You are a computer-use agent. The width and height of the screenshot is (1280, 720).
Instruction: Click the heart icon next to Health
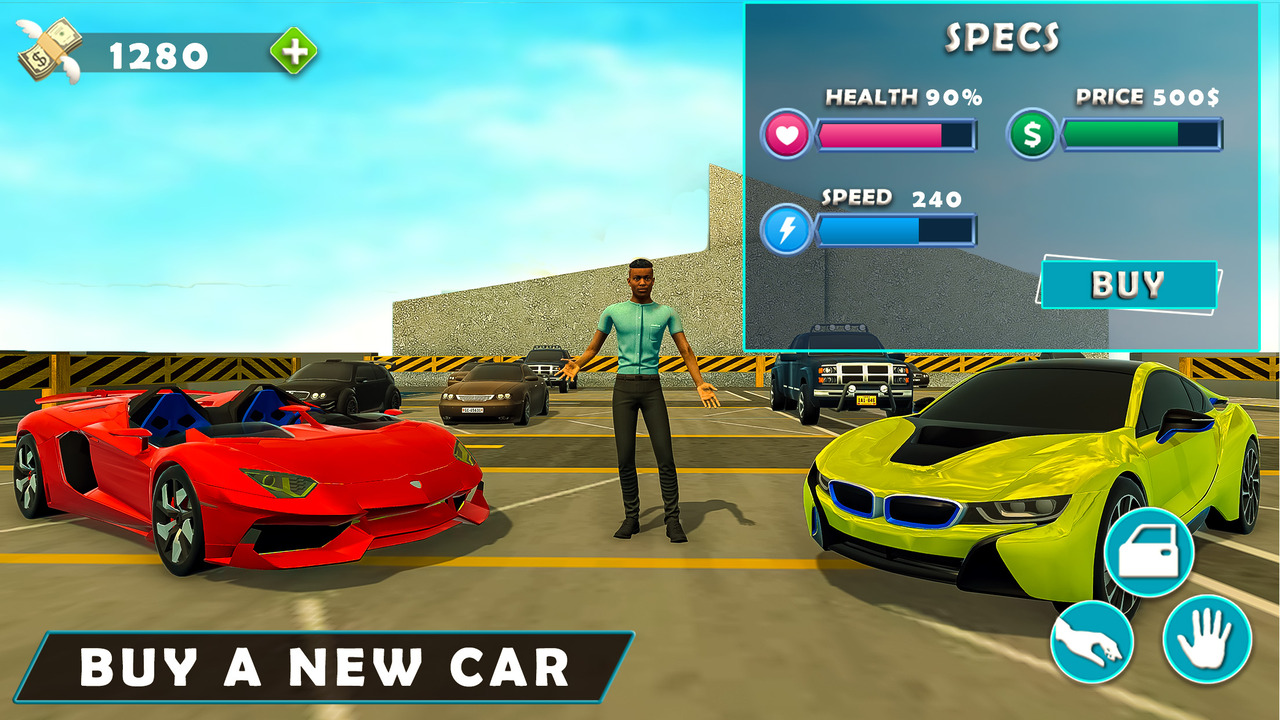(786, 134)
